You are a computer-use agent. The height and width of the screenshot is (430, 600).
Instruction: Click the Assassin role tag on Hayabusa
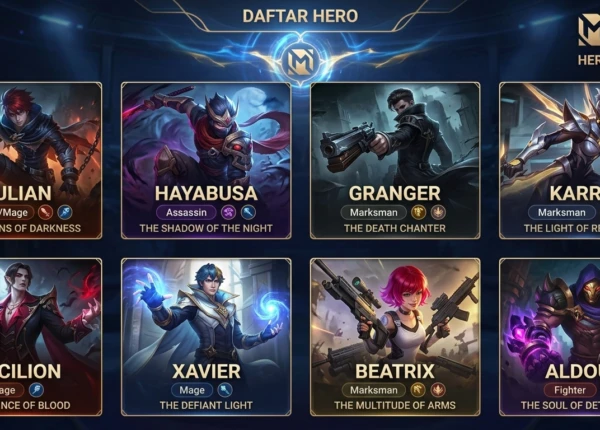coord(185,212)
